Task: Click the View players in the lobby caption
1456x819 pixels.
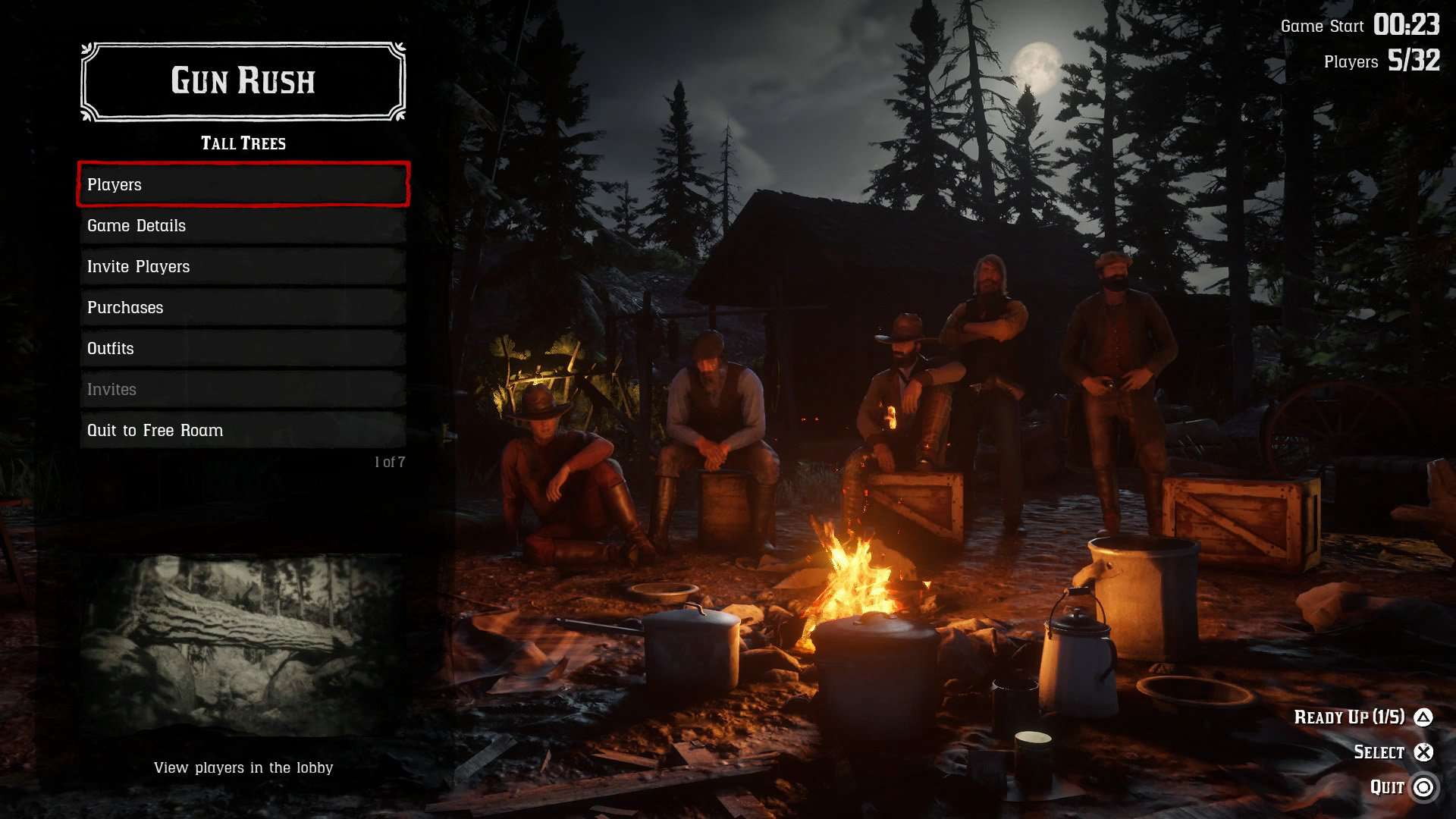Action: coord(243,767)
